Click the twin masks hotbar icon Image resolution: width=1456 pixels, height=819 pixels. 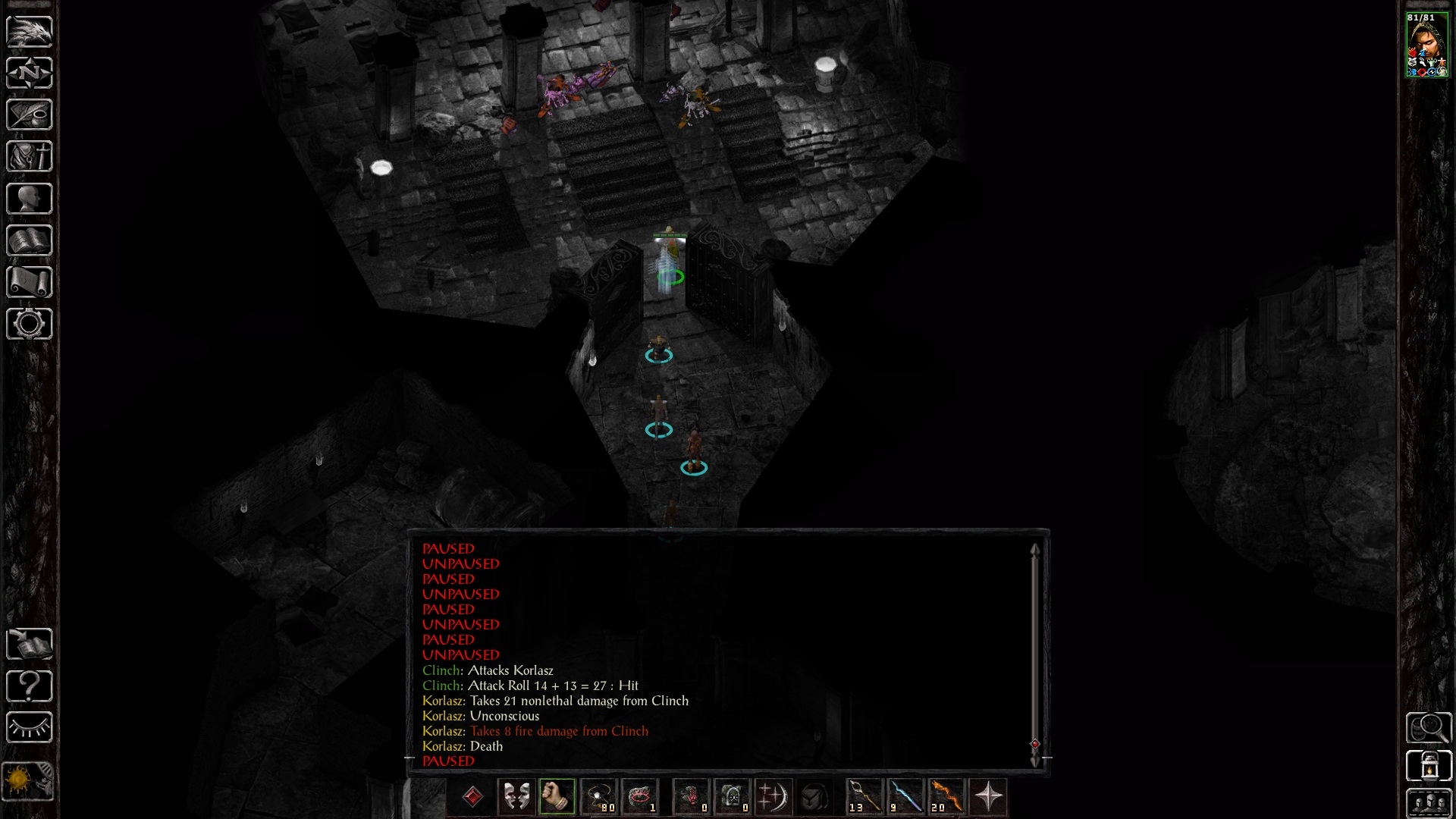(516, 796)
